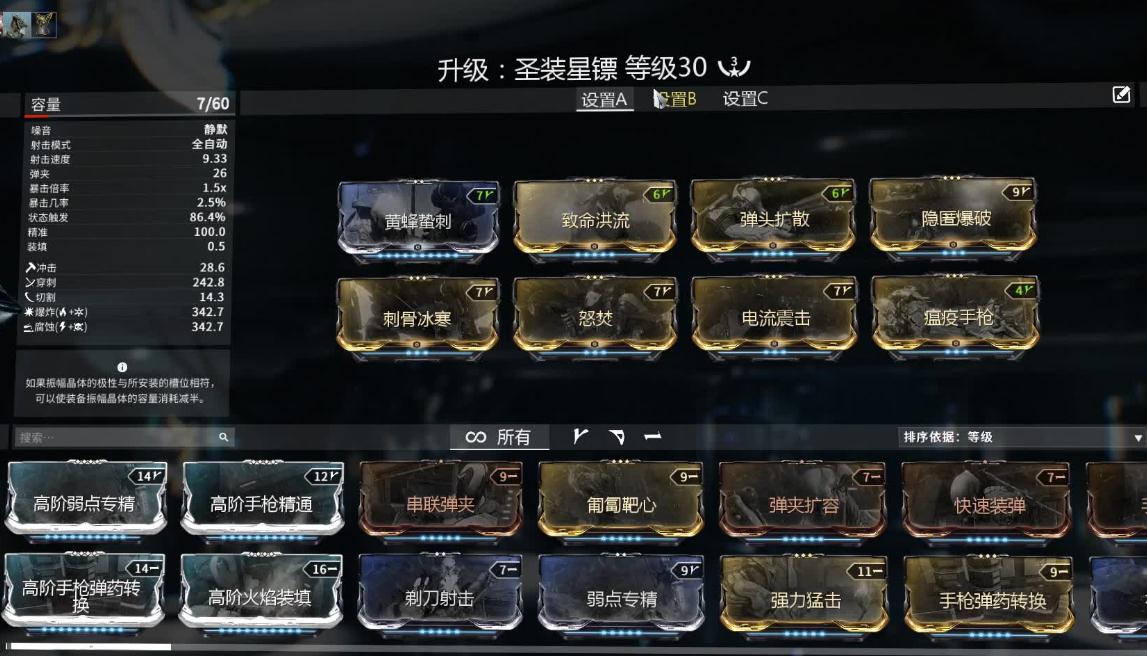This screenshot has height=656, width=1147.
Task: Select the equipped 黄蜂蛰刺 mod
Action: pyautogui.click(x=418, y=221)
